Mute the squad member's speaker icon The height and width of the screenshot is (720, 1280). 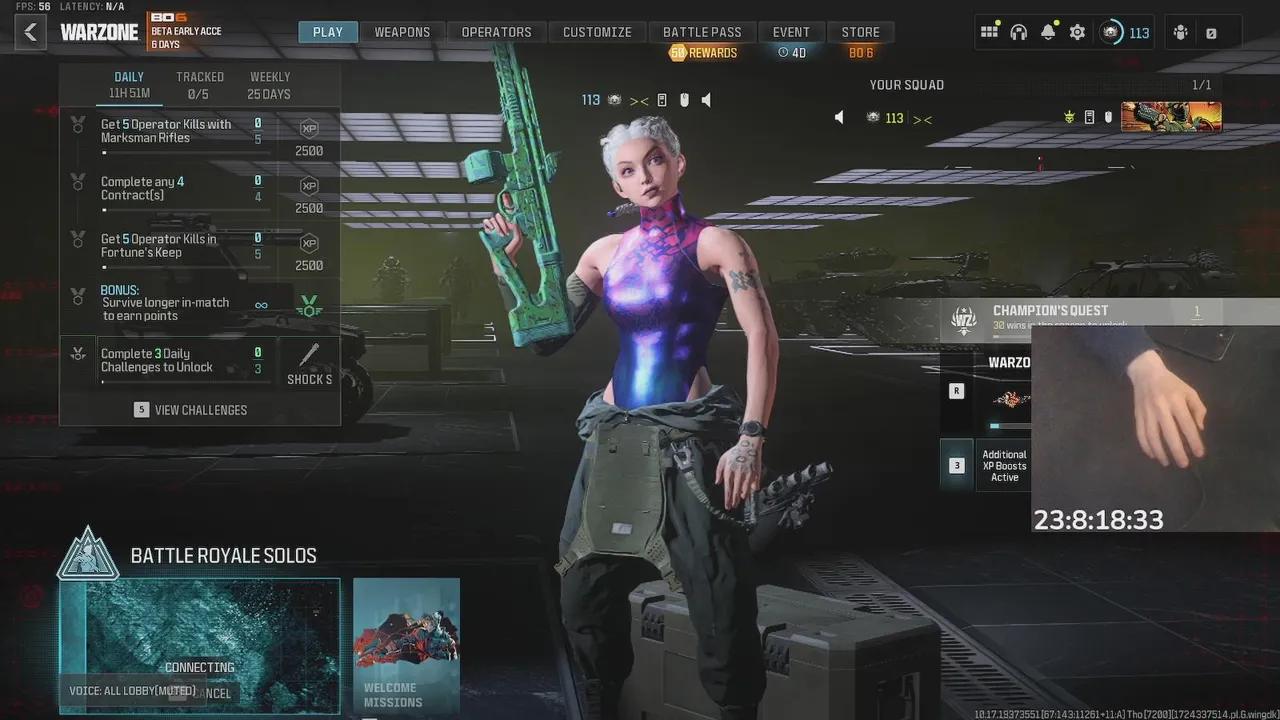839,117
